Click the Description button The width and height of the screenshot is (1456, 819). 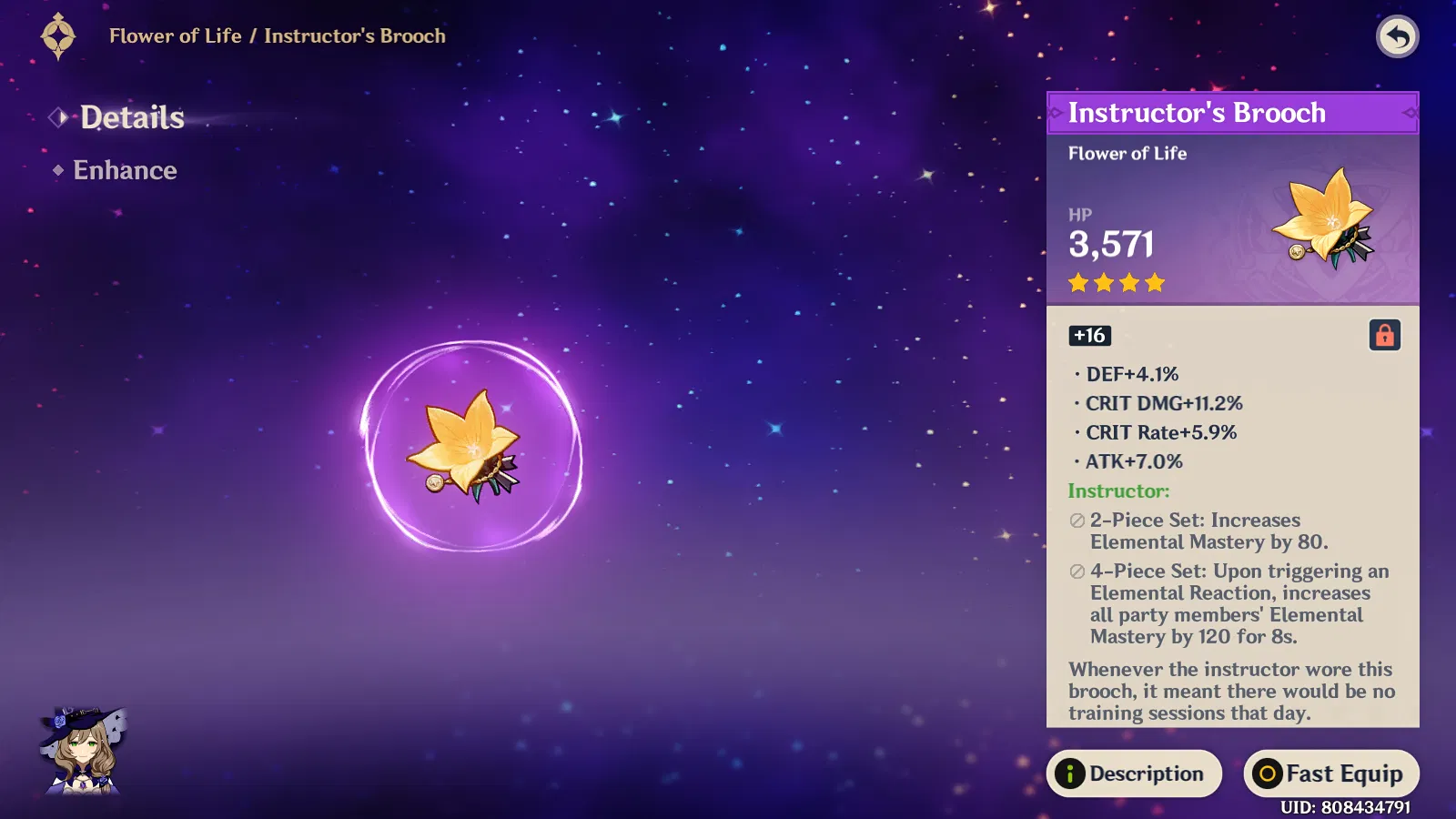point(1135,773)
